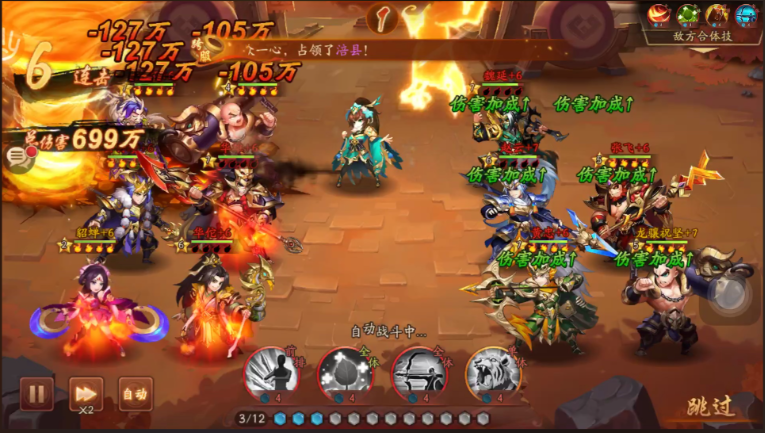Skip the battle with 跳过
Viewport: 765px width, 433px height.
point(710,406)
